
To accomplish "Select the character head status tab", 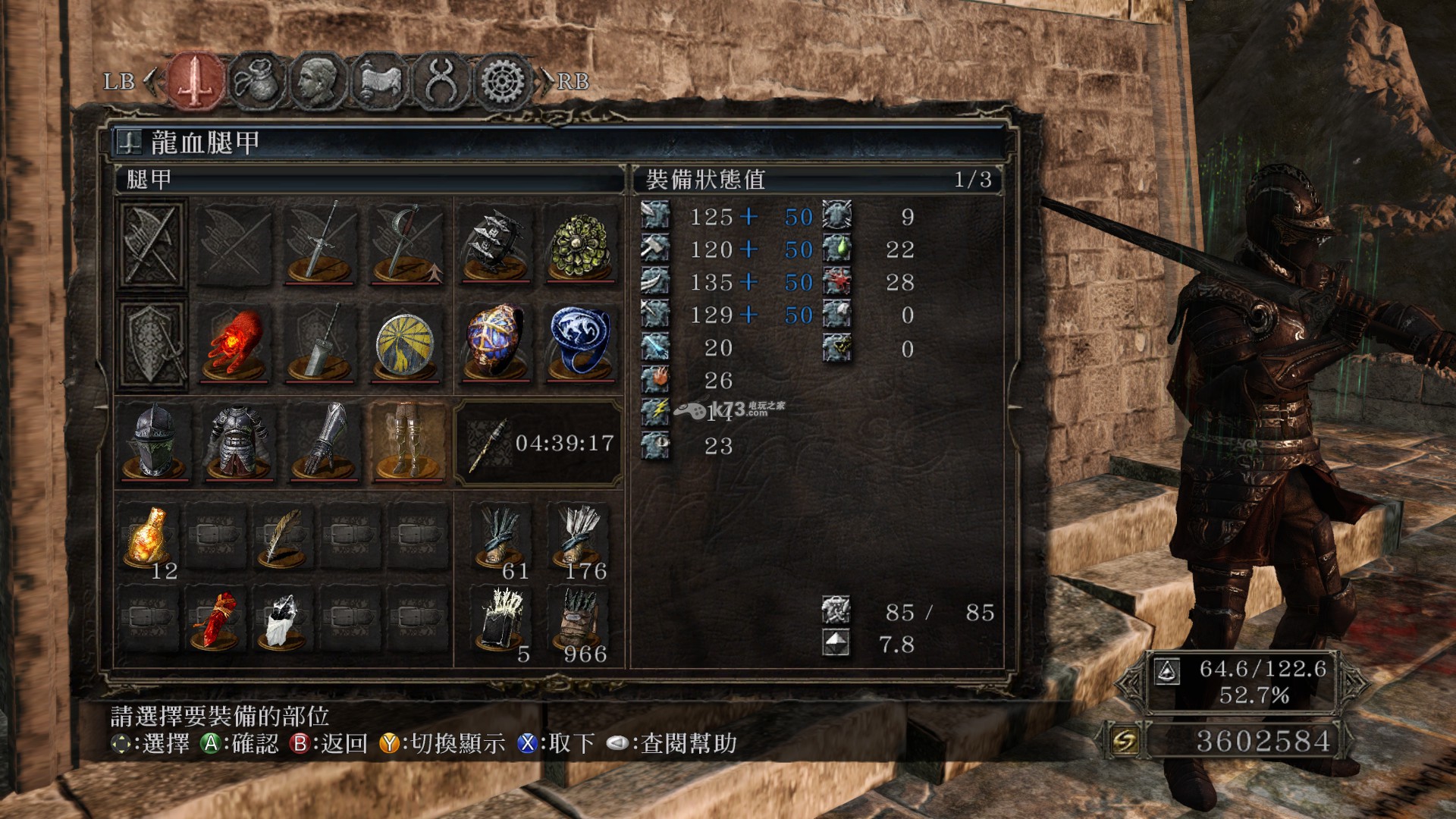I will tap(317, 81).
